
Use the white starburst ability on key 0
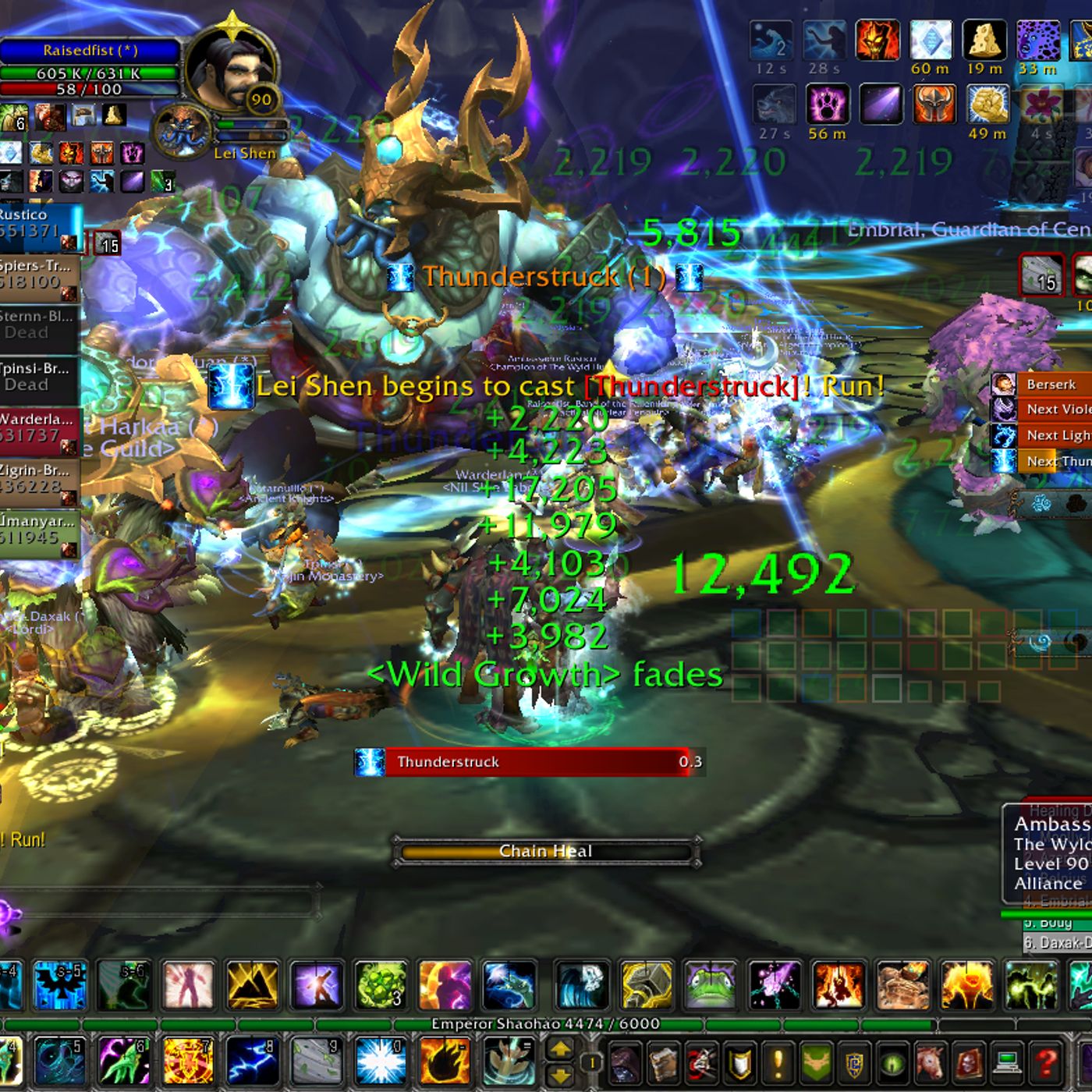381,1061
